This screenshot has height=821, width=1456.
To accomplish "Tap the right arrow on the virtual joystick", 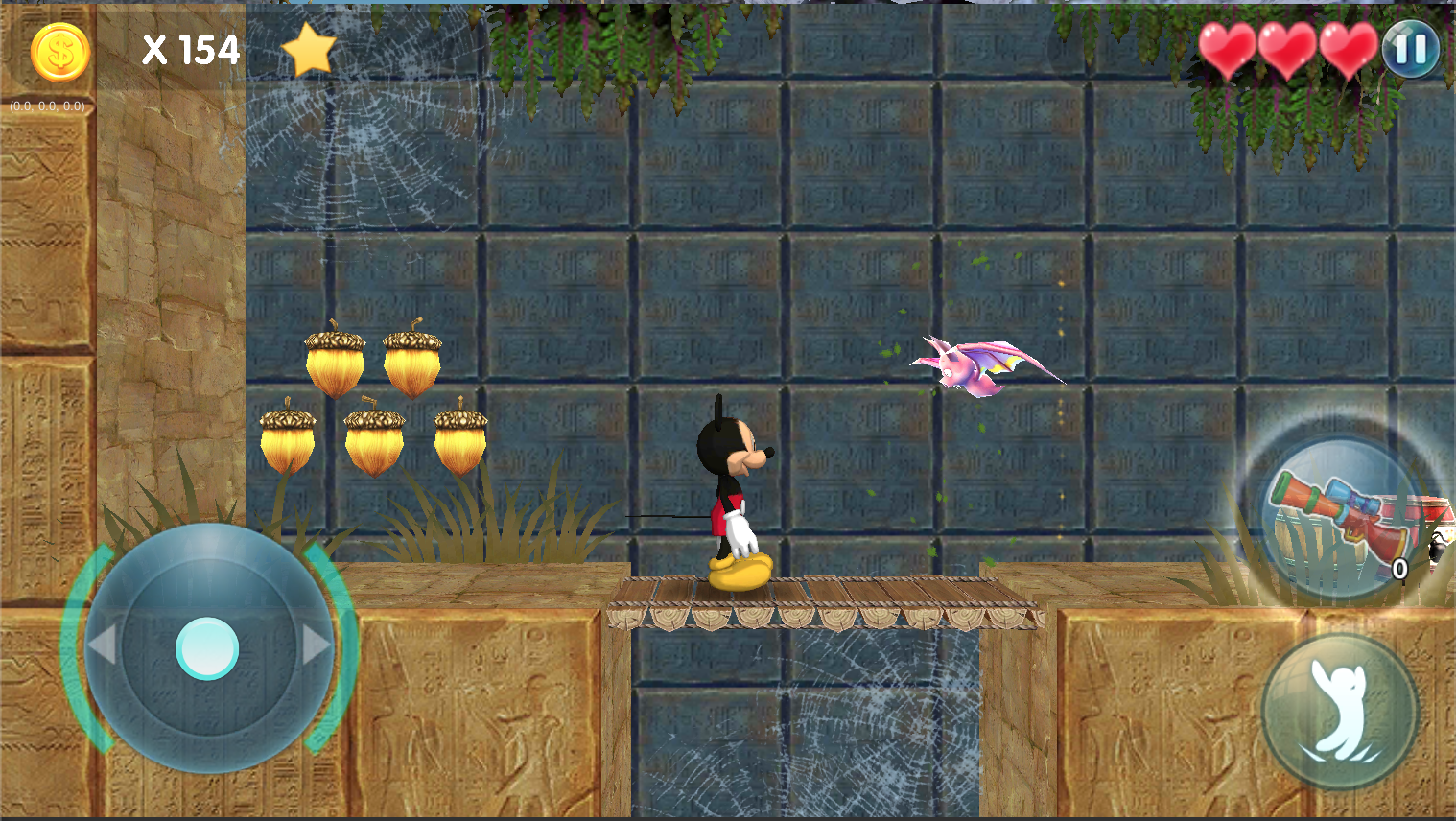I will click(315, 645).
